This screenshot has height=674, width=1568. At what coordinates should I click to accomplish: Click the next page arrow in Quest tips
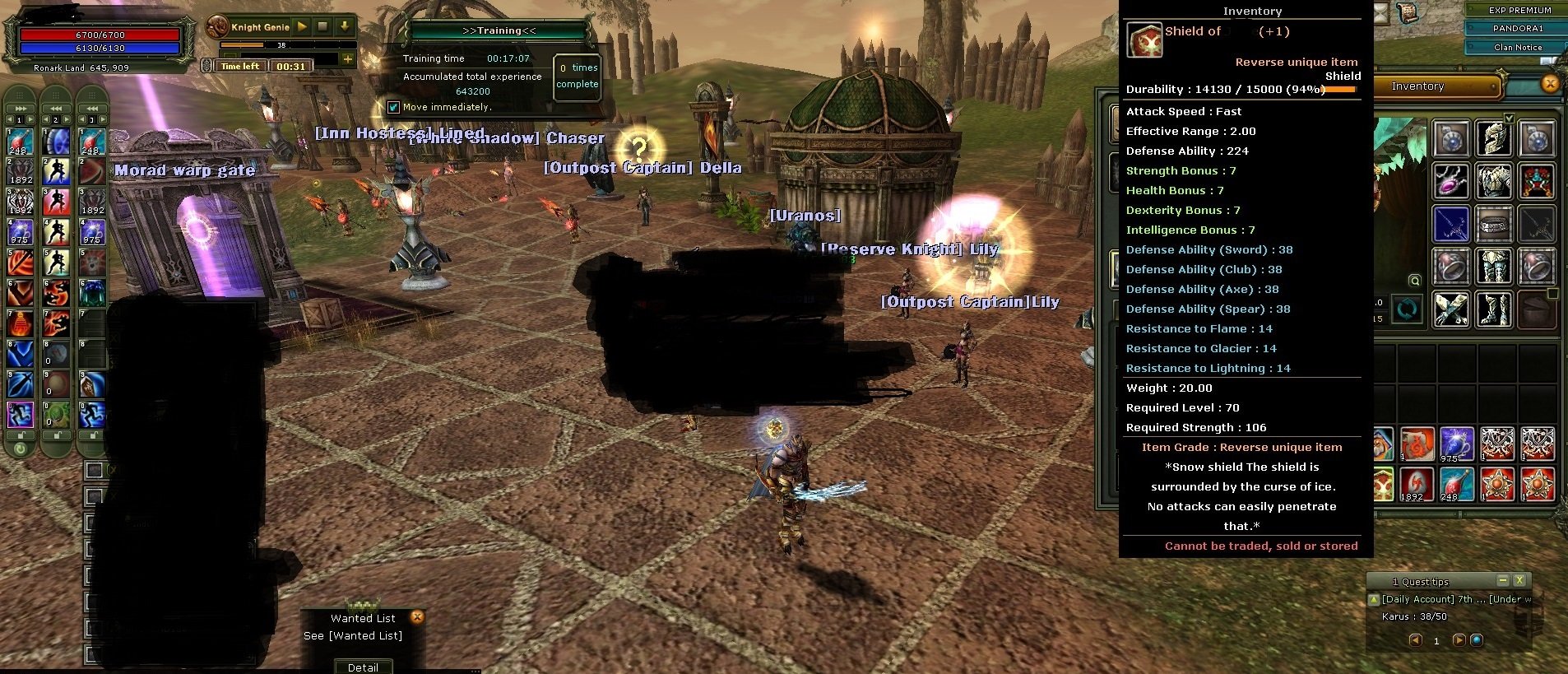coord(1459,641)
